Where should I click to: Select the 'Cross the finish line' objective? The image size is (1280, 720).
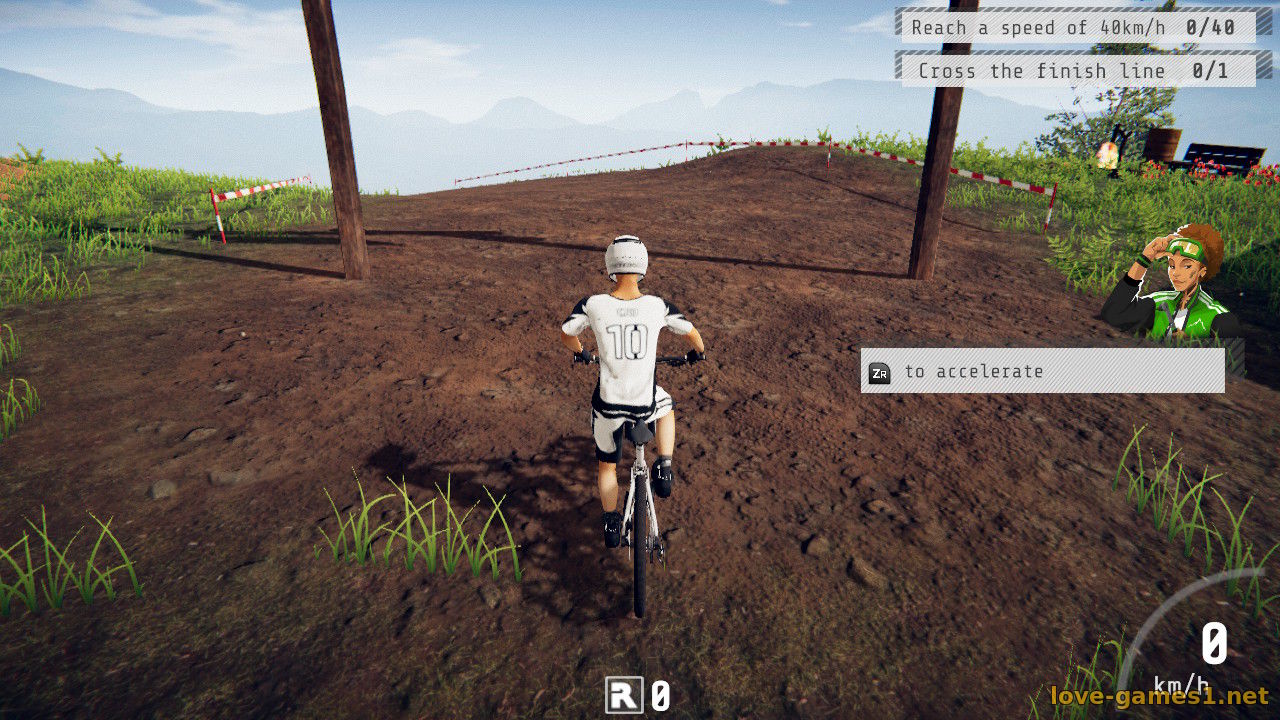pyautogui.click(x=1078, y=71)
